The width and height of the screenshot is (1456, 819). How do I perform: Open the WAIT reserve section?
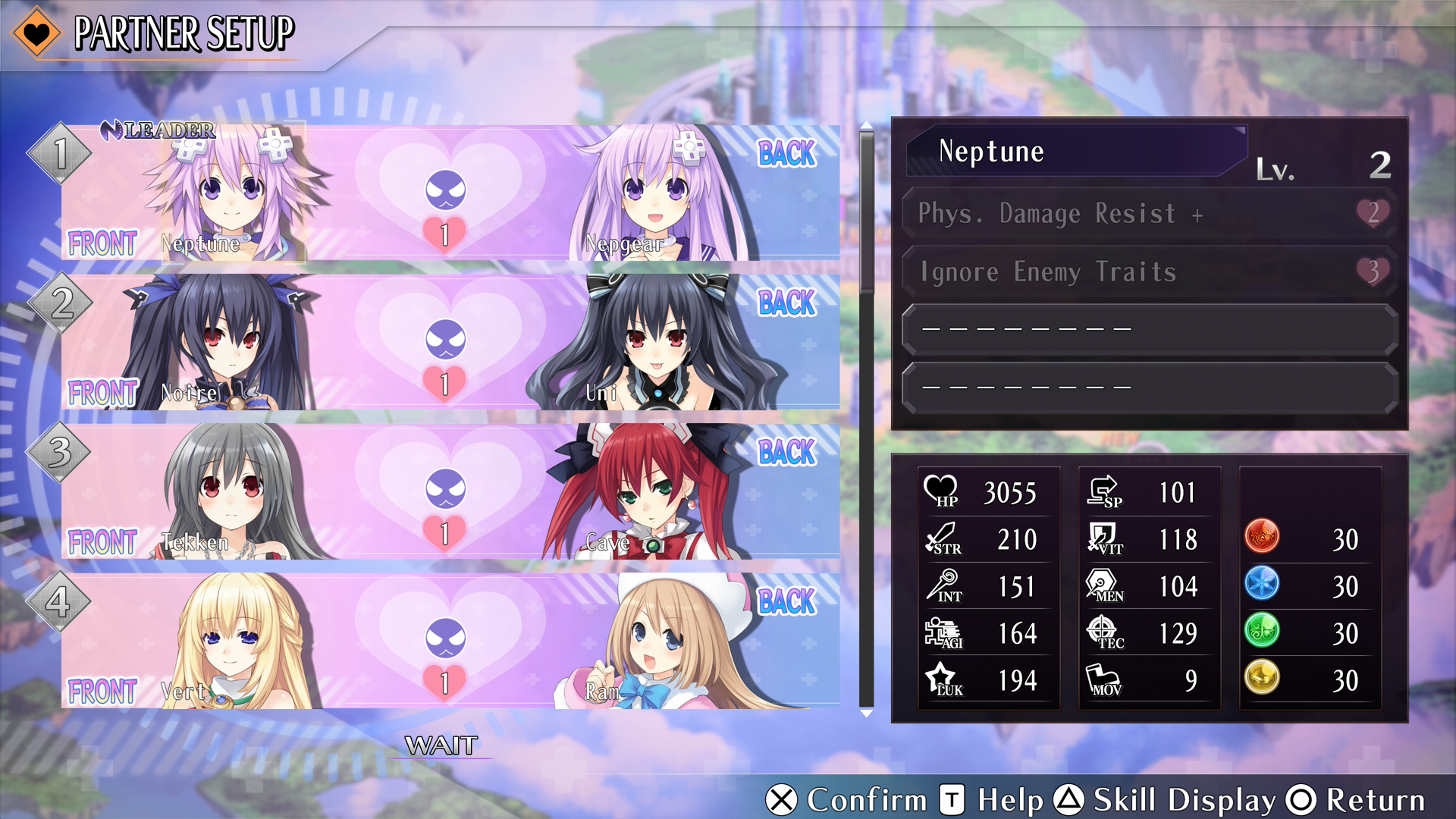pyautogui.click(x=441, y=745)
